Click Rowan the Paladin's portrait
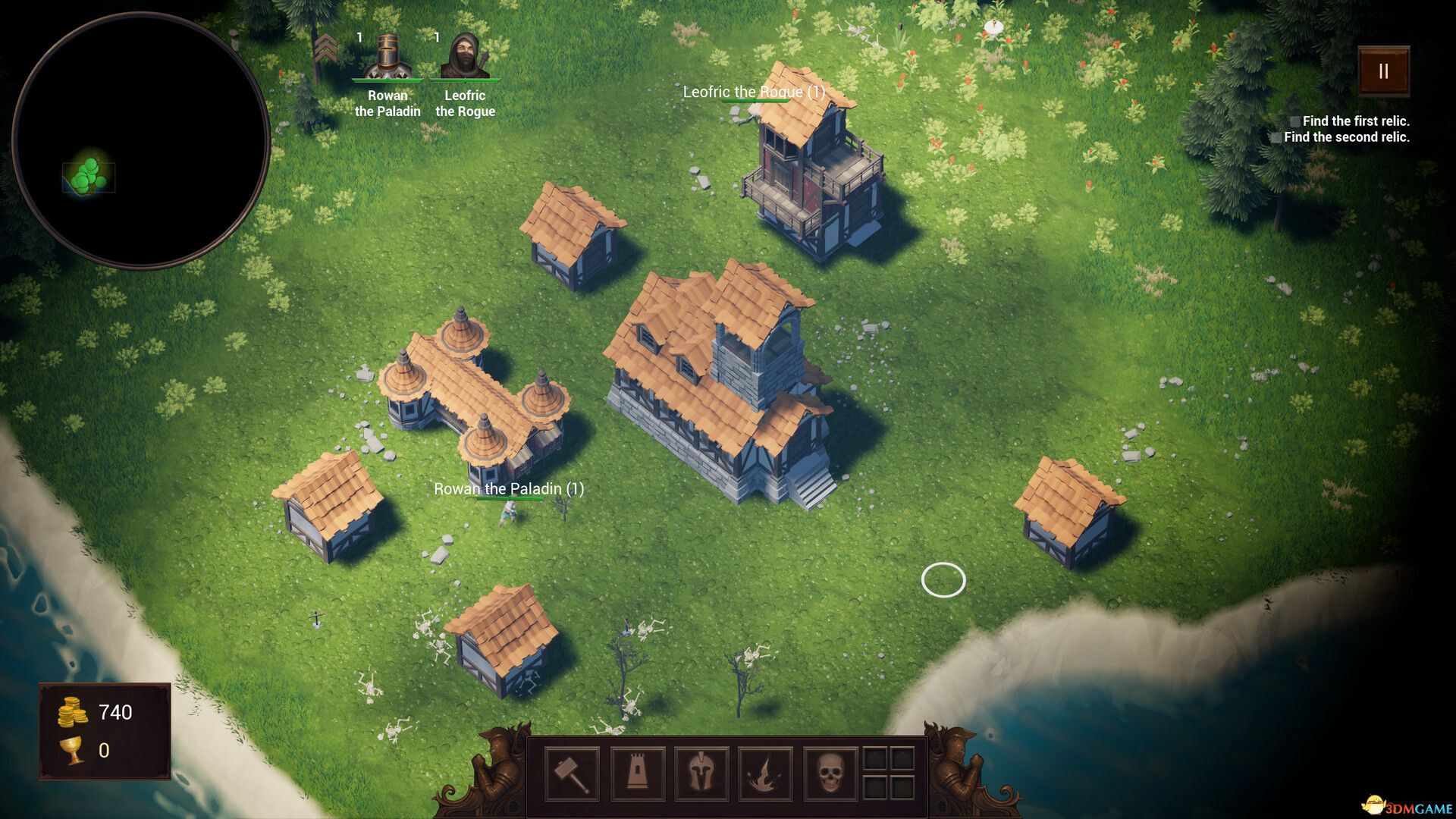Image resolution: width=1456 pixels, height=819 pixels. pos(388,55)
